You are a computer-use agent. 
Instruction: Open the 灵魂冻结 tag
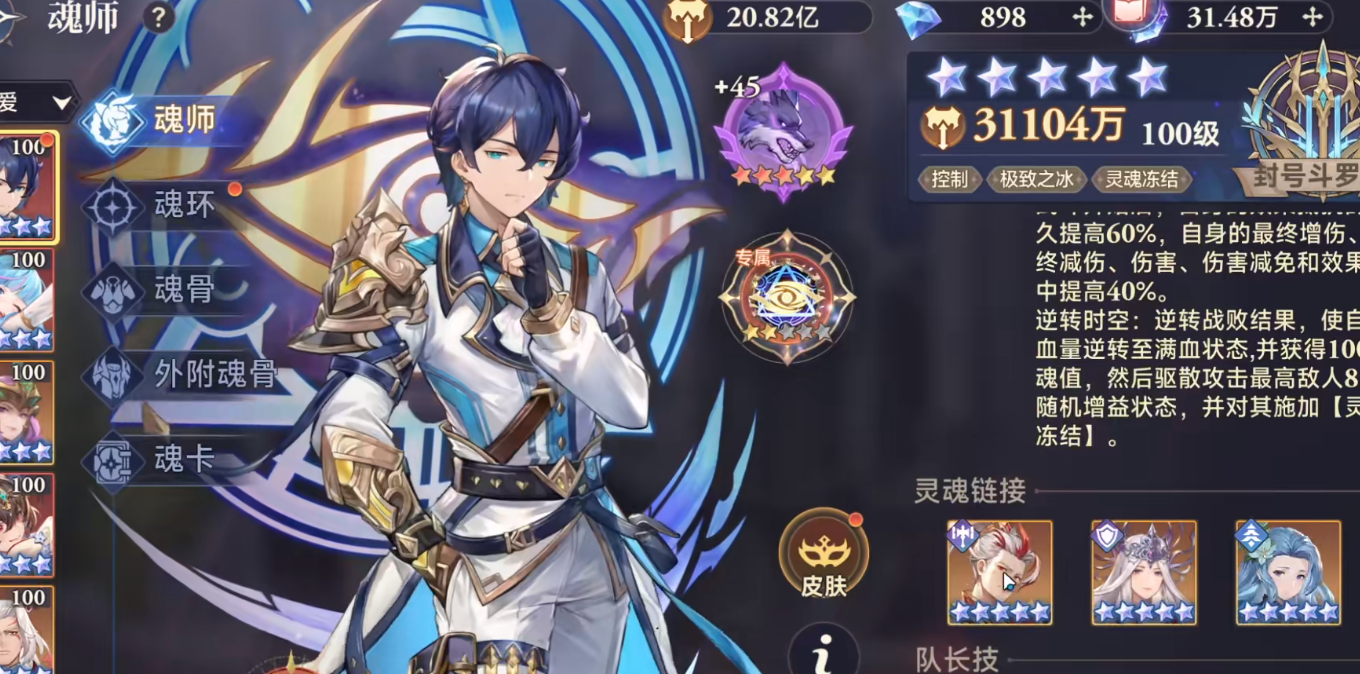1141,179
